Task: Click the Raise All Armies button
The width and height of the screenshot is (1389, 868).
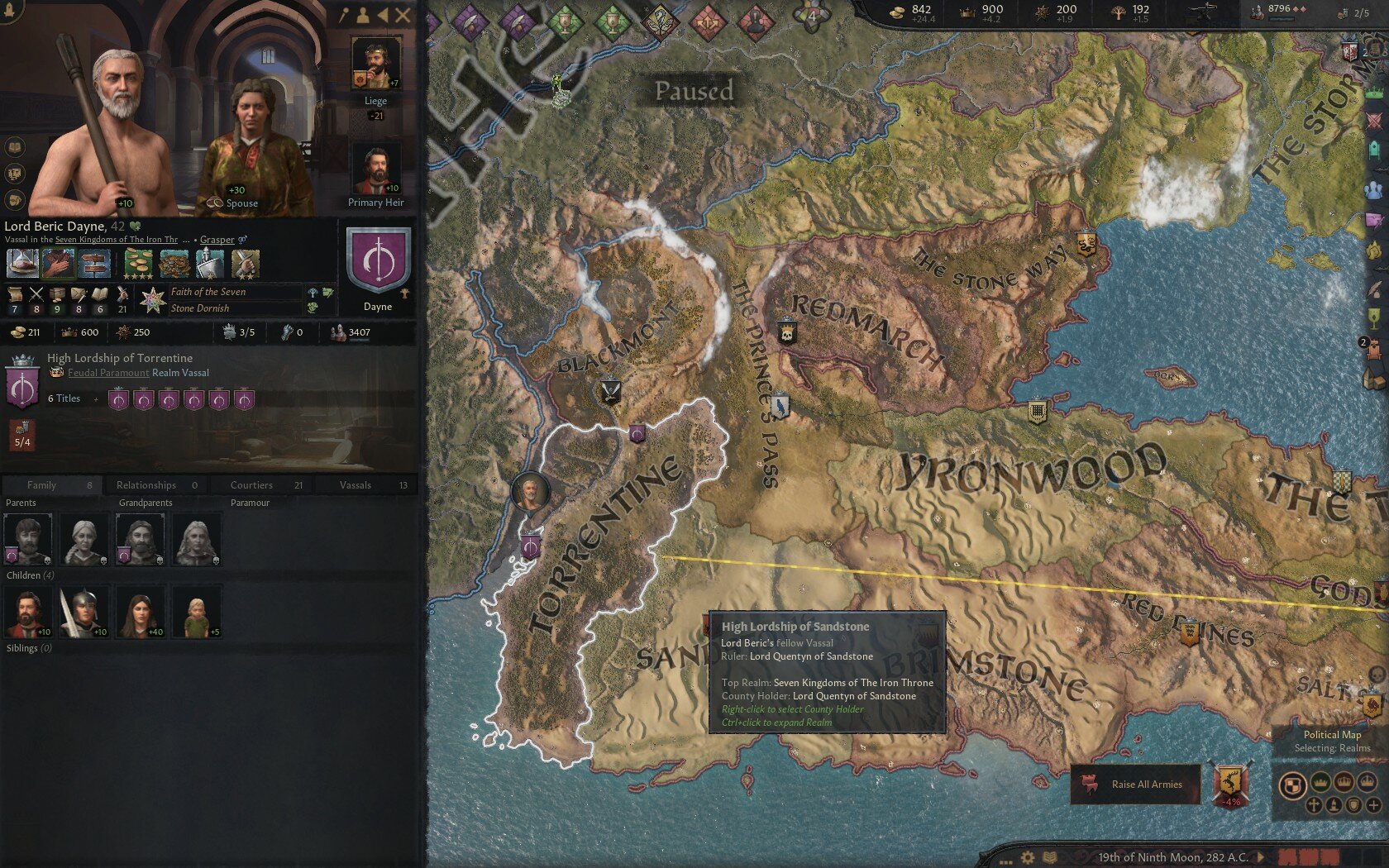Action: click(1137, 785)
